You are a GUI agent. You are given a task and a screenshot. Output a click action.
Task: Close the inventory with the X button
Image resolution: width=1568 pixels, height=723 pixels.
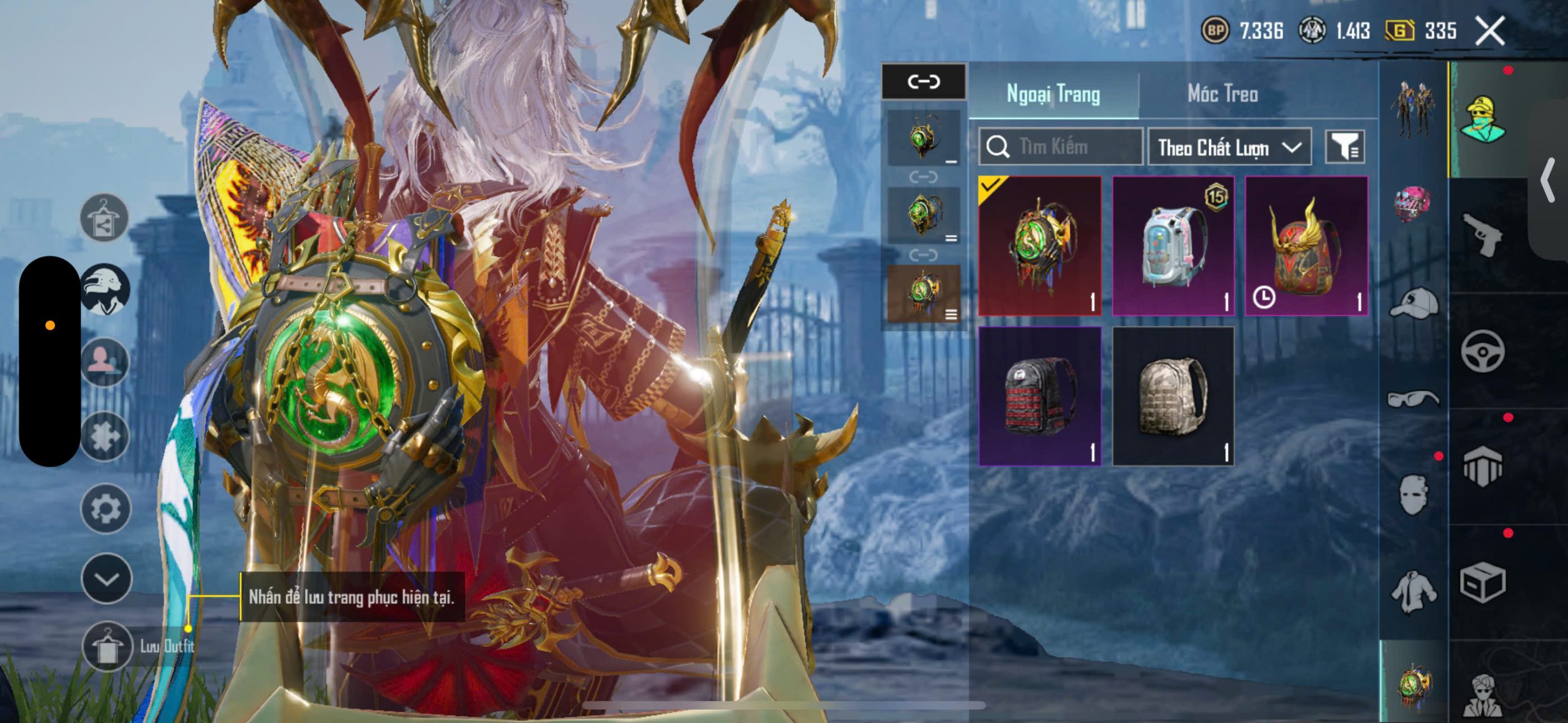pyautogui.click(x=1490, y=31)
